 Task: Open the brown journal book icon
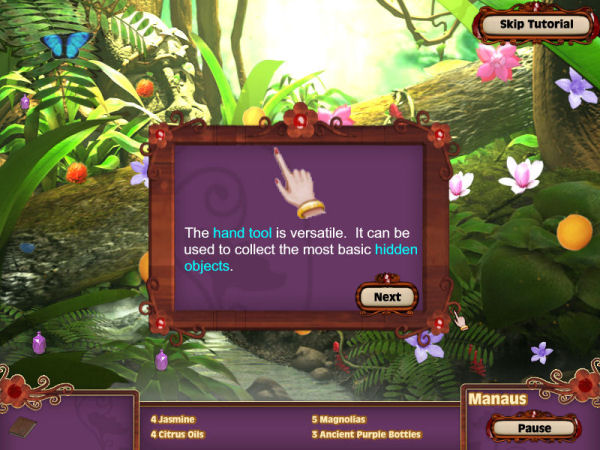22,427
